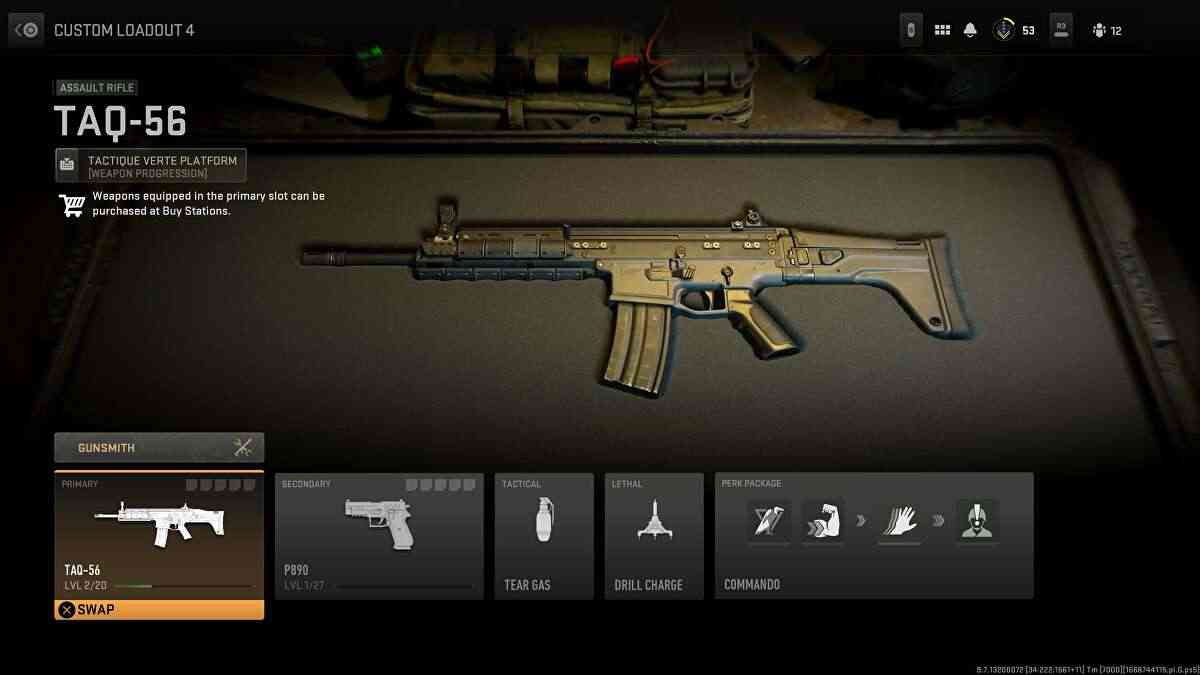
Task: Go back using the top-left arrow button
Action: 26,30
